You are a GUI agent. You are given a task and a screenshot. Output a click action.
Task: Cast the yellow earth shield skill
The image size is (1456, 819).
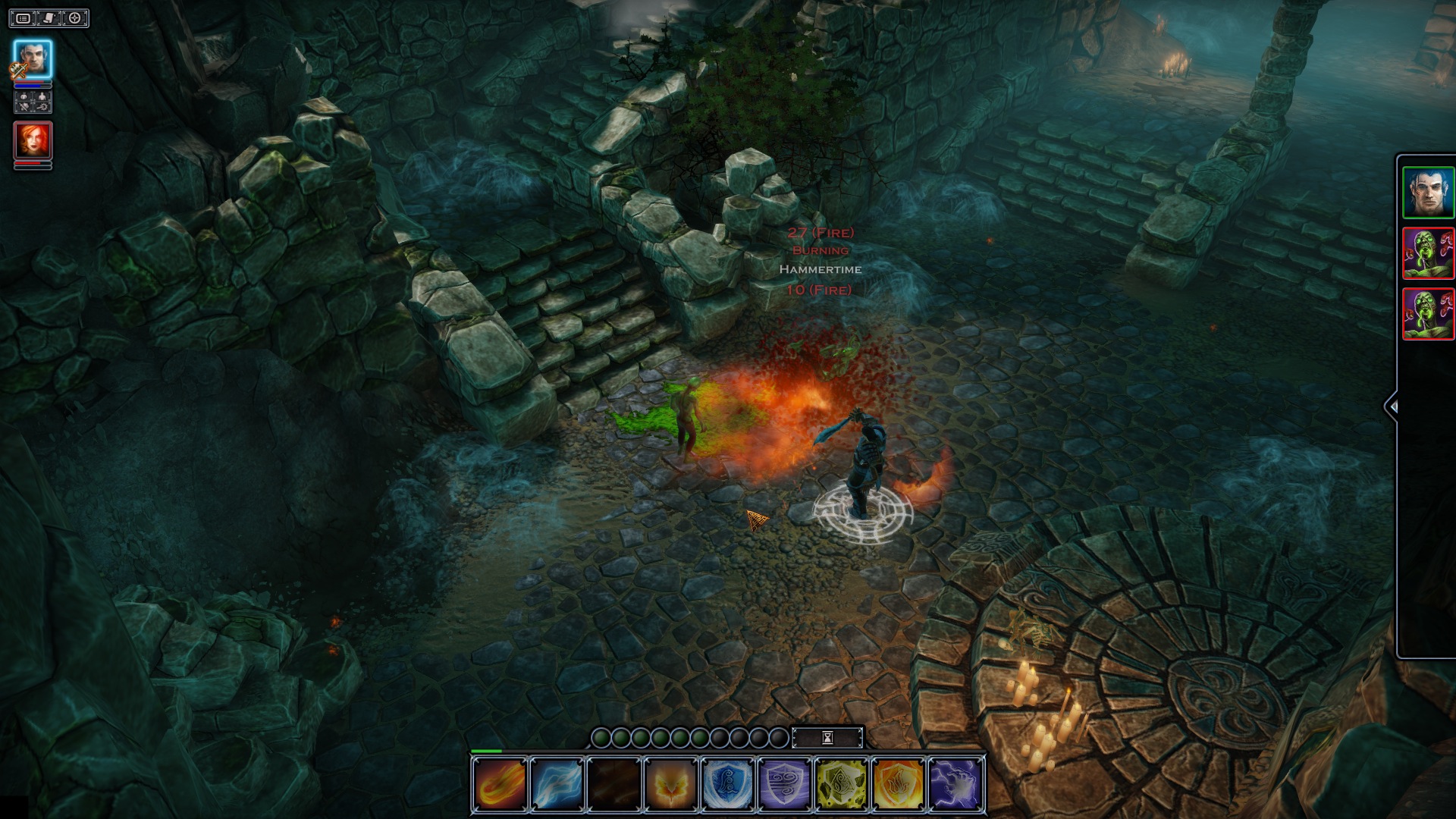(x=841, y=784)
